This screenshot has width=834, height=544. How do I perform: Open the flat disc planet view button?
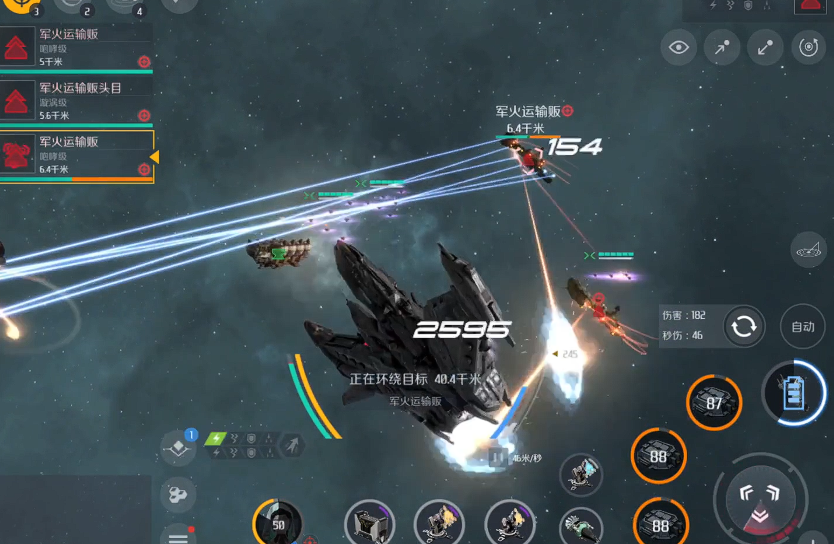807,251
